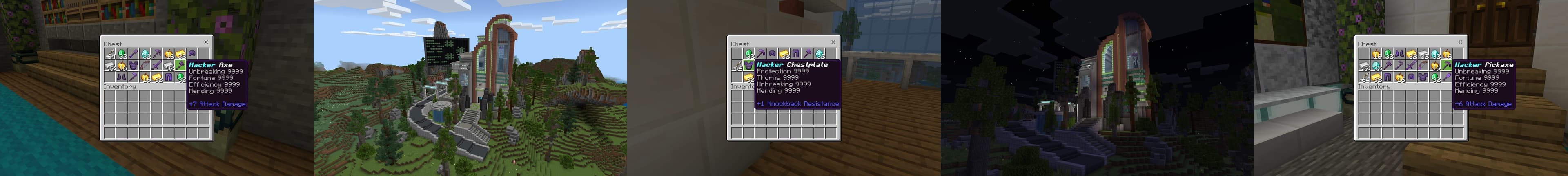Select the highlighted Hacker Chestplate slot

pyautogui.click(x=749, y=65)
